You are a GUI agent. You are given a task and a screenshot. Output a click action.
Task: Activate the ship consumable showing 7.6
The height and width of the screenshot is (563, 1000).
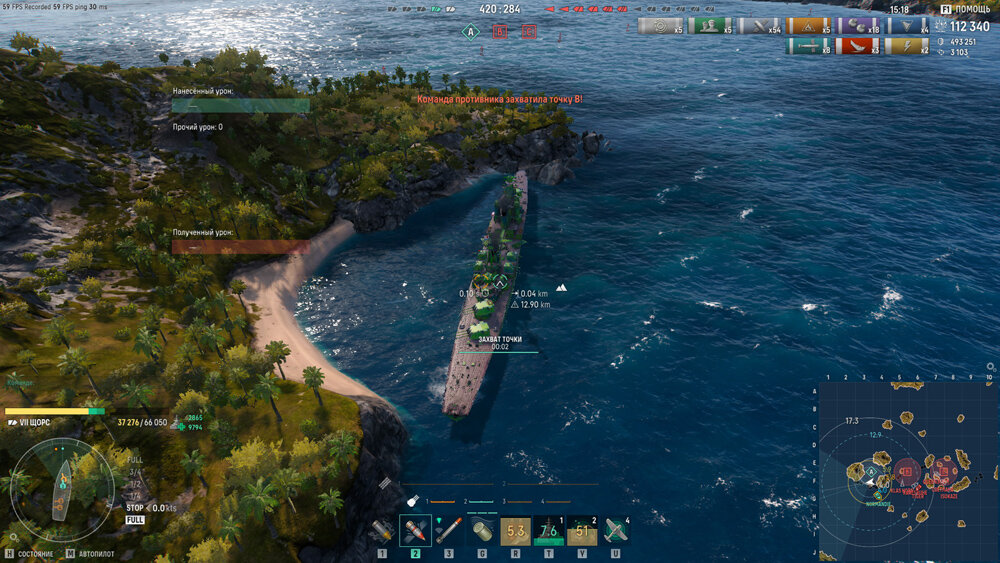[548, 530]
